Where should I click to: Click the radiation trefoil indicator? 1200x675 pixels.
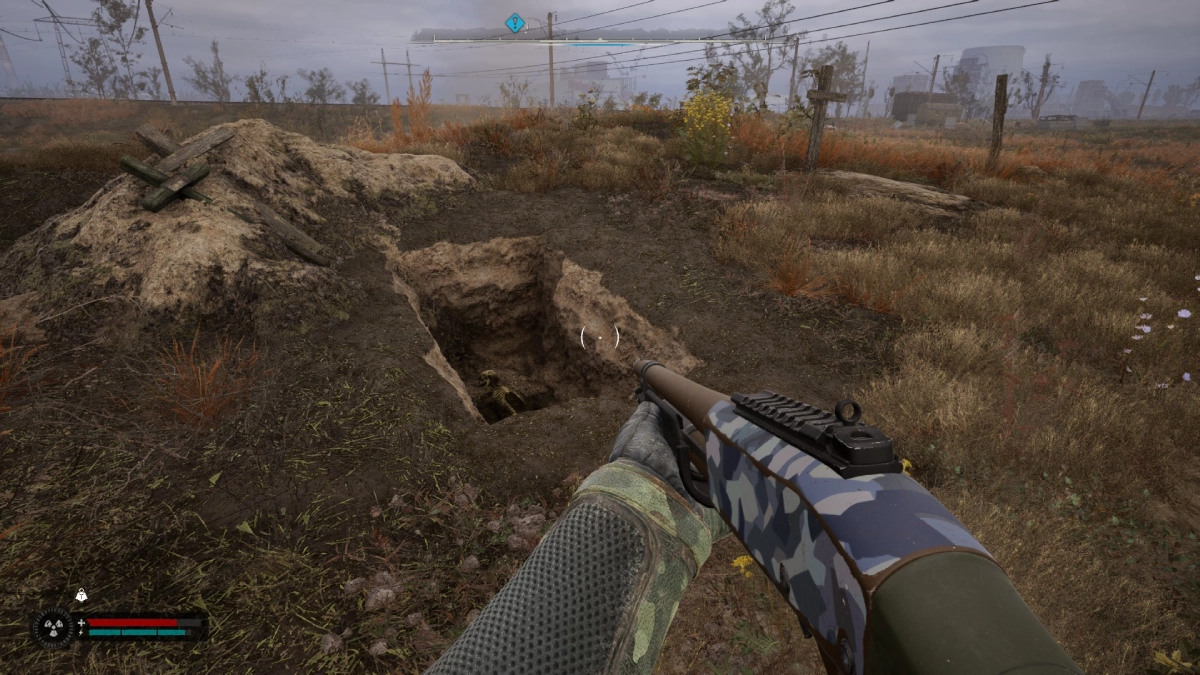(x=50, y=627)
